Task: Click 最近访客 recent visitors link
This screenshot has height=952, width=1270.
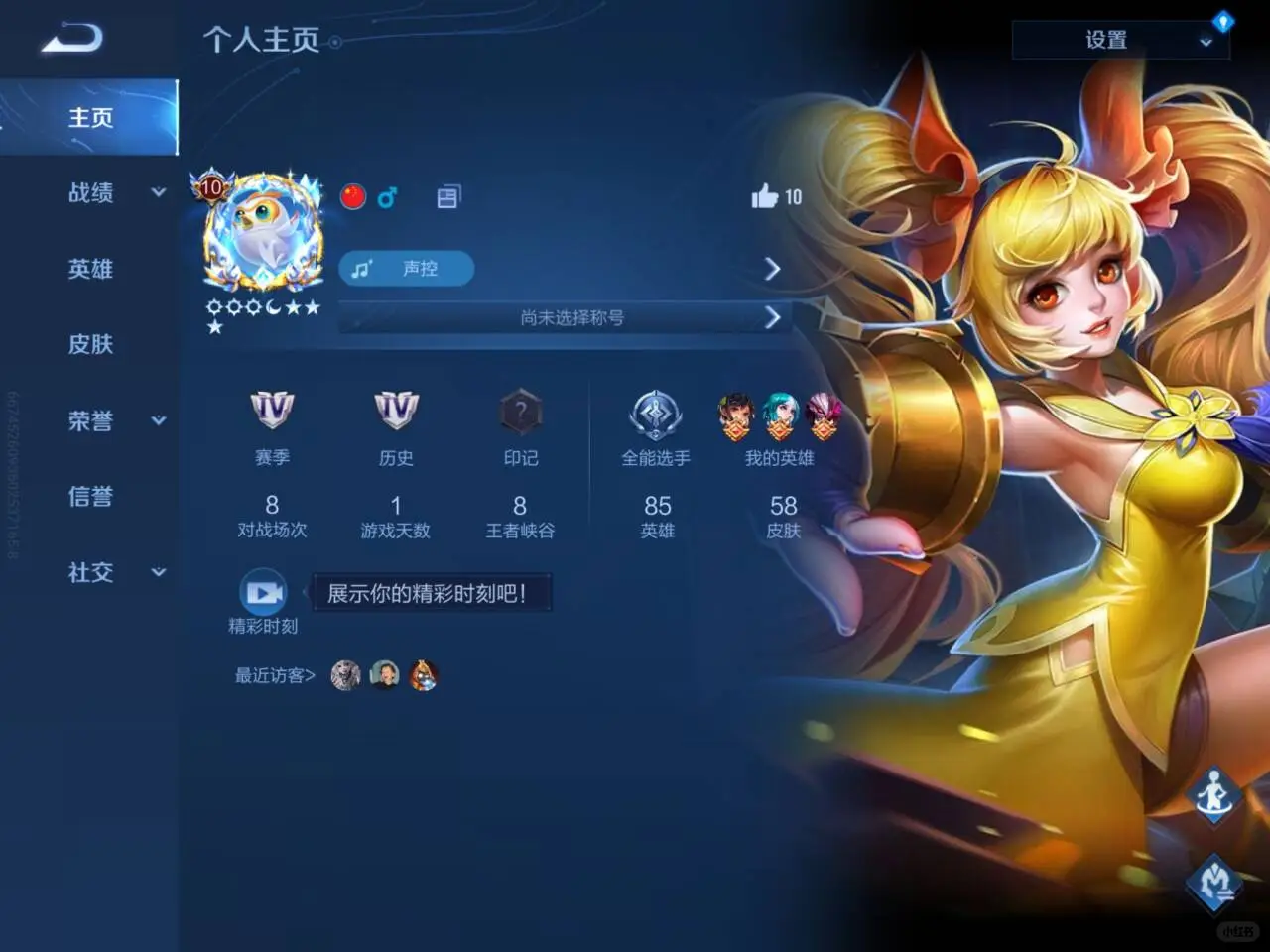Action: [x=273, y=675]
